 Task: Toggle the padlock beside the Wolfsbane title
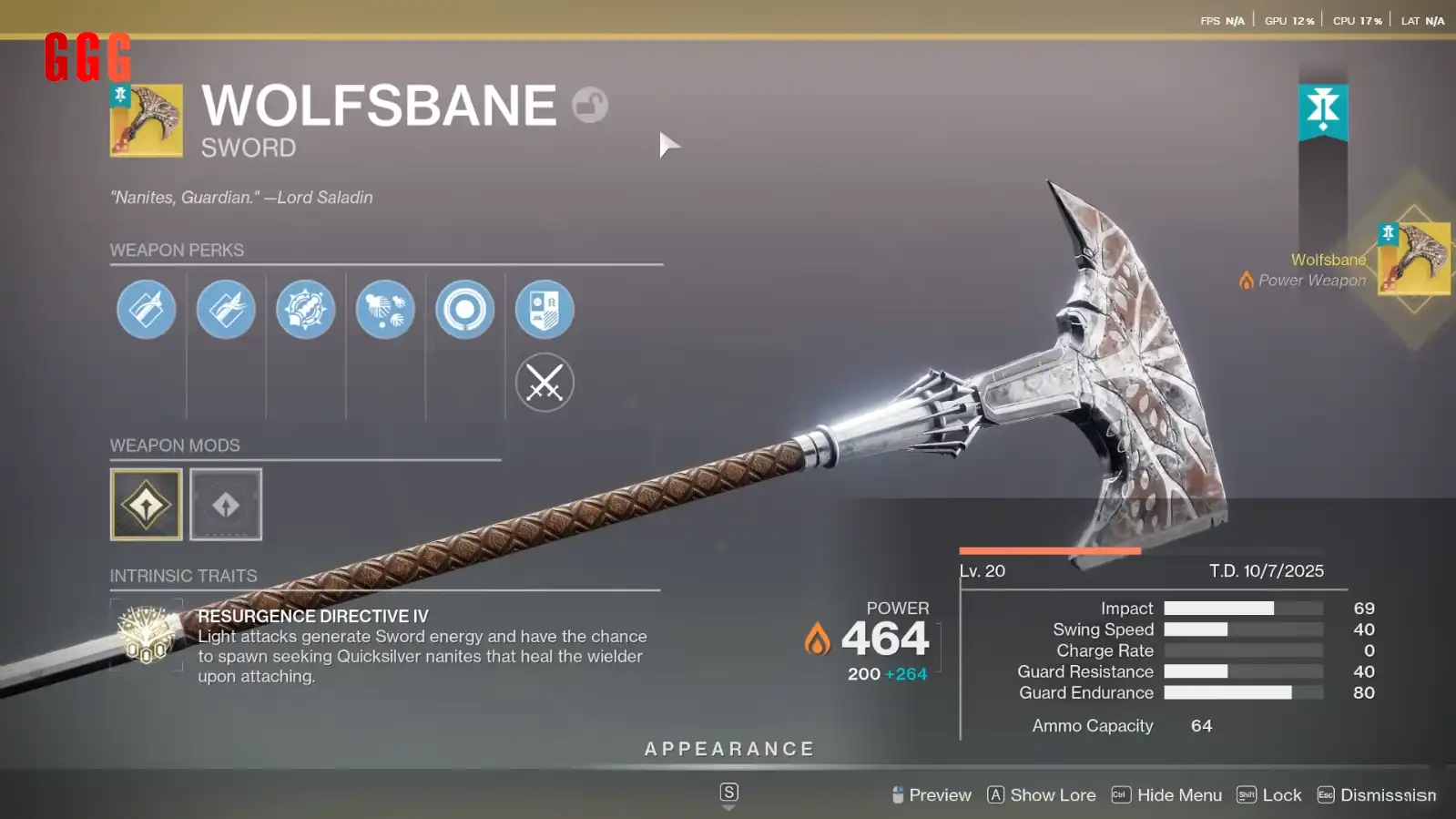tap(590, 105)
